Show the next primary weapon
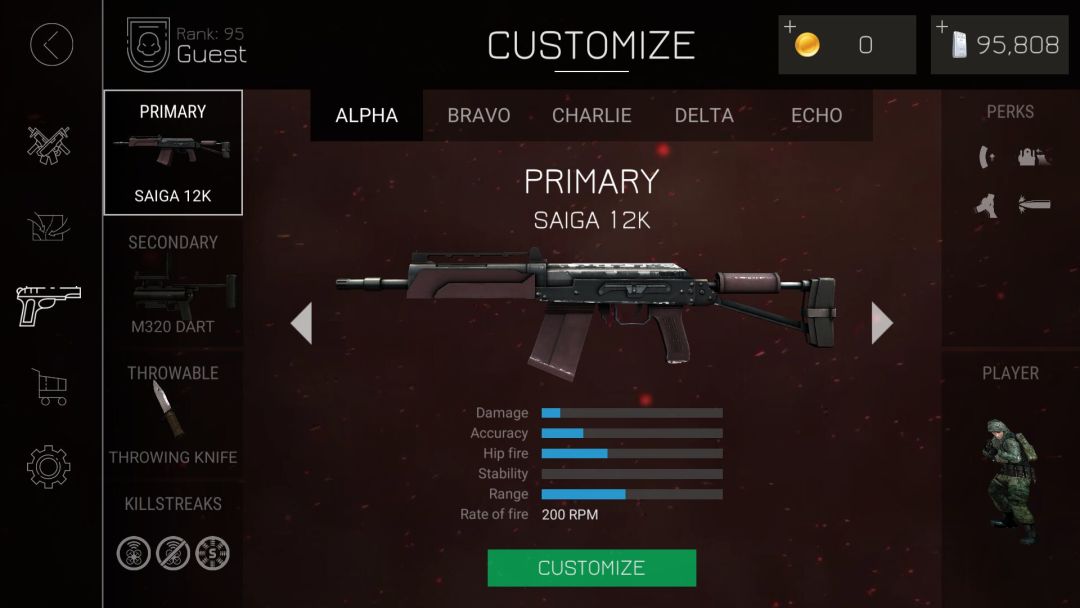Viewport: 1080px width, 608px height. (881, 323)
